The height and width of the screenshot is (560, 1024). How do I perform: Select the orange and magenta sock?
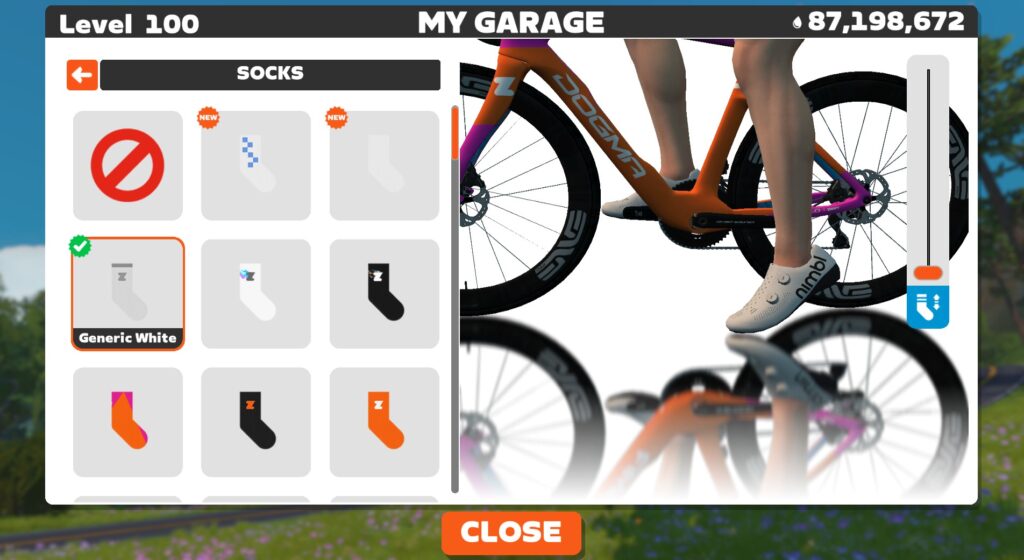128,421
